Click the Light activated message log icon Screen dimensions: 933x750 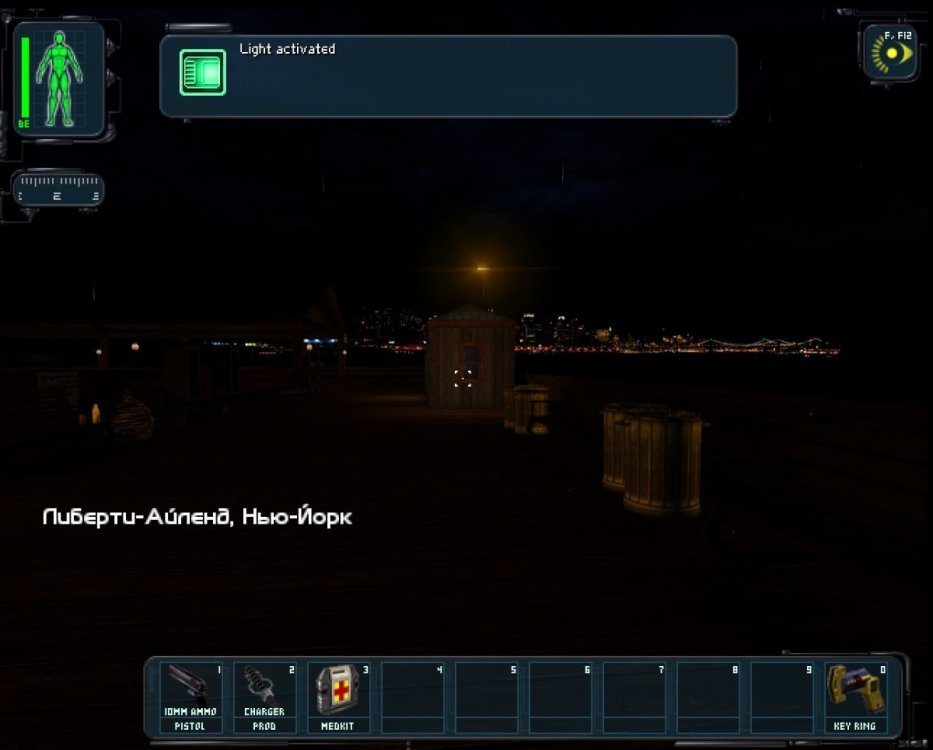203,73
